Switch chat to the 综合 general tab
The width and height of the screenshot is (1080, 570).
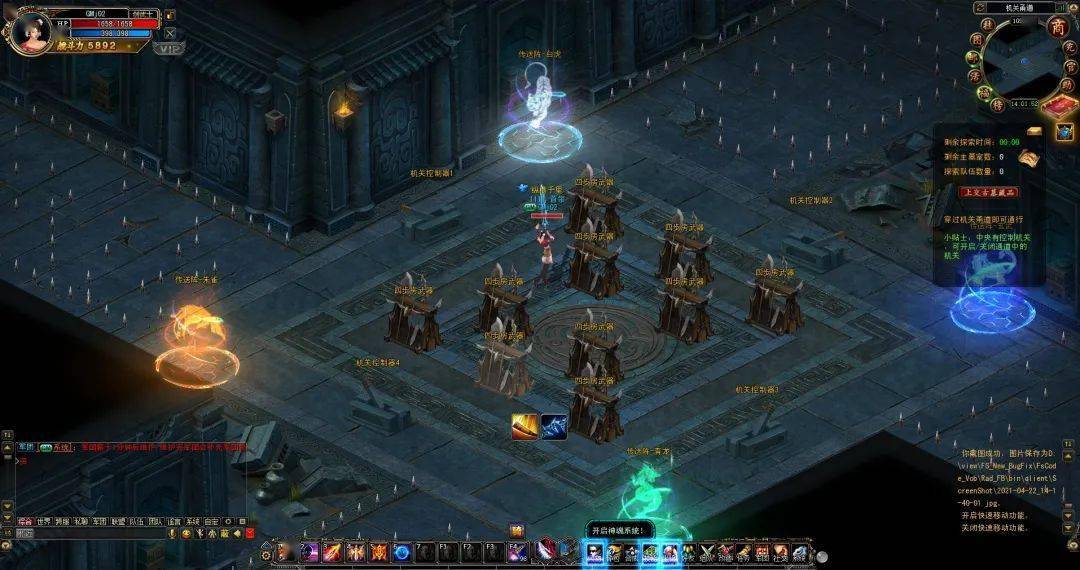pyautogui.click(x=25, y=521)
